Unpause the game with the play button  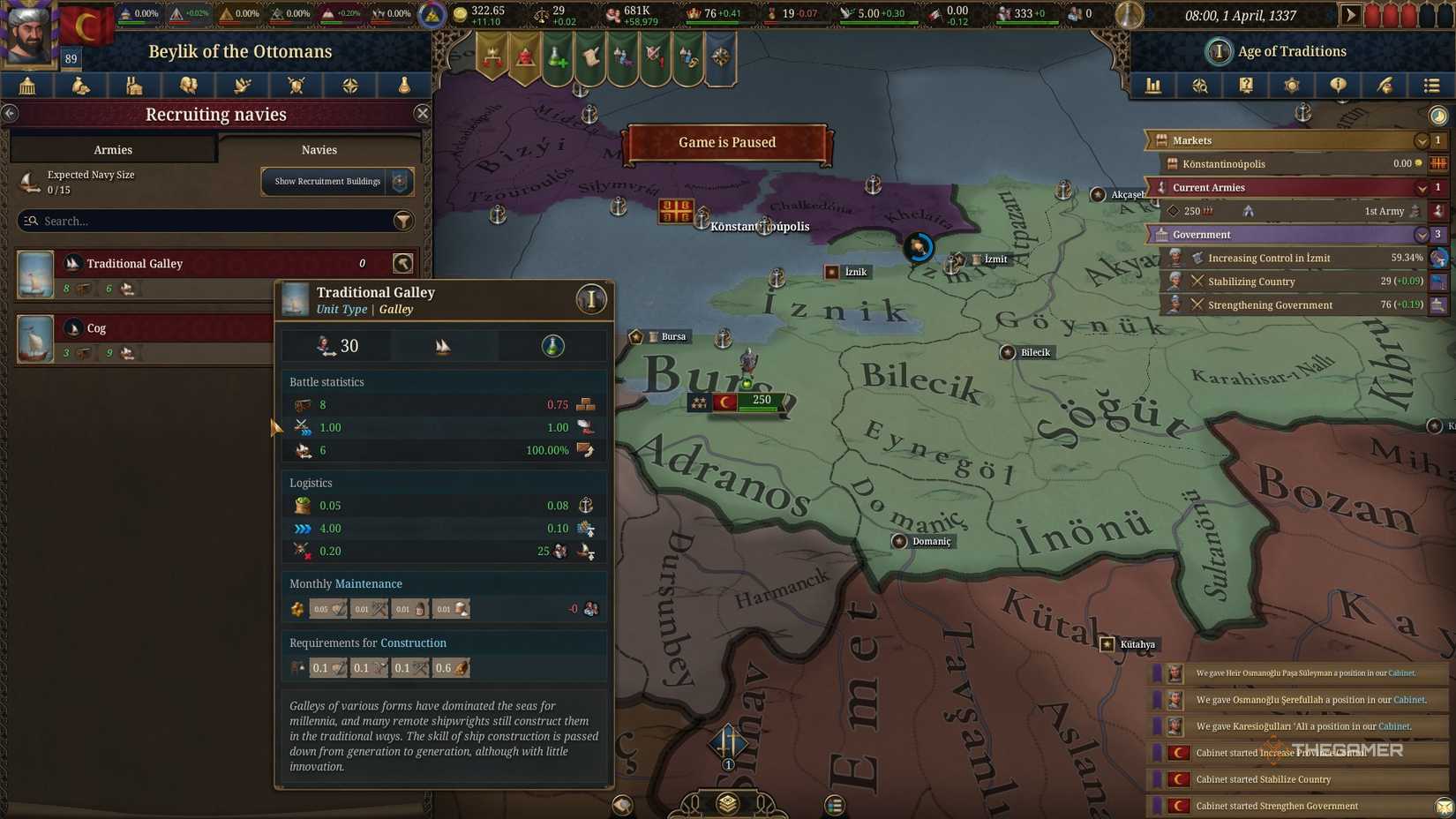pos(1352,14)
